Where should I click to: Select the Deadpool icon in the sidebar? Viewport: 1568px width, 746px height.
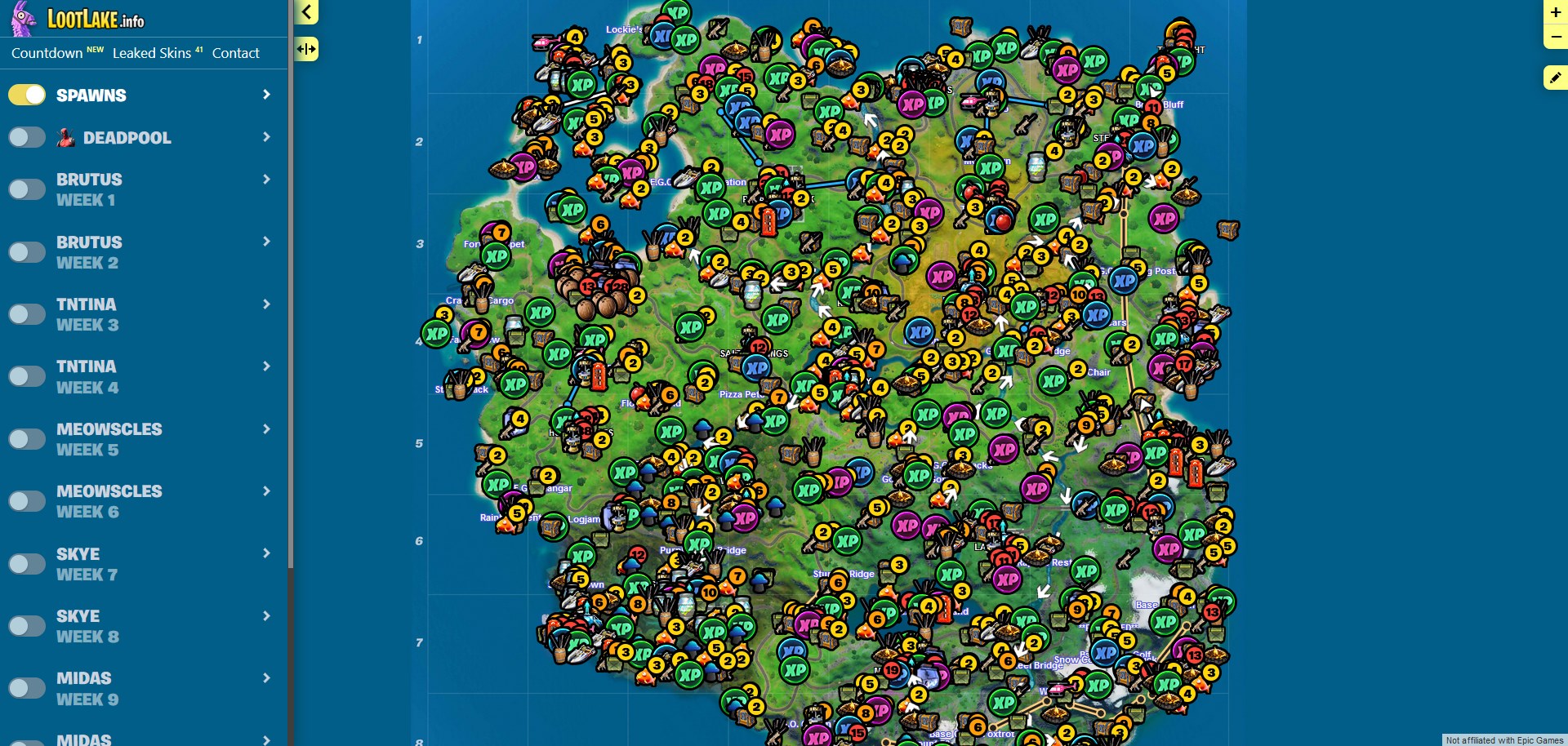click(69, 137)
